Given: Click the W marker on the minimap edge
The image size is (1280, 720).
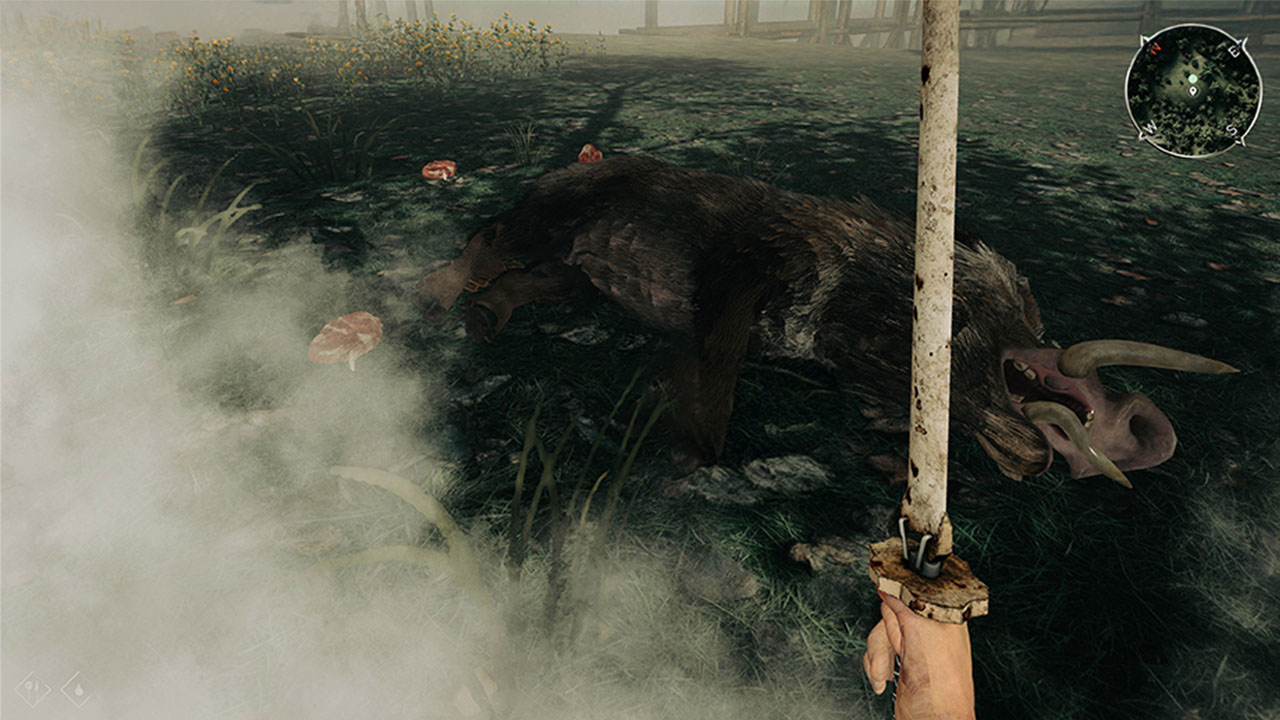Looking at the screenshot, I should 1149,126.
